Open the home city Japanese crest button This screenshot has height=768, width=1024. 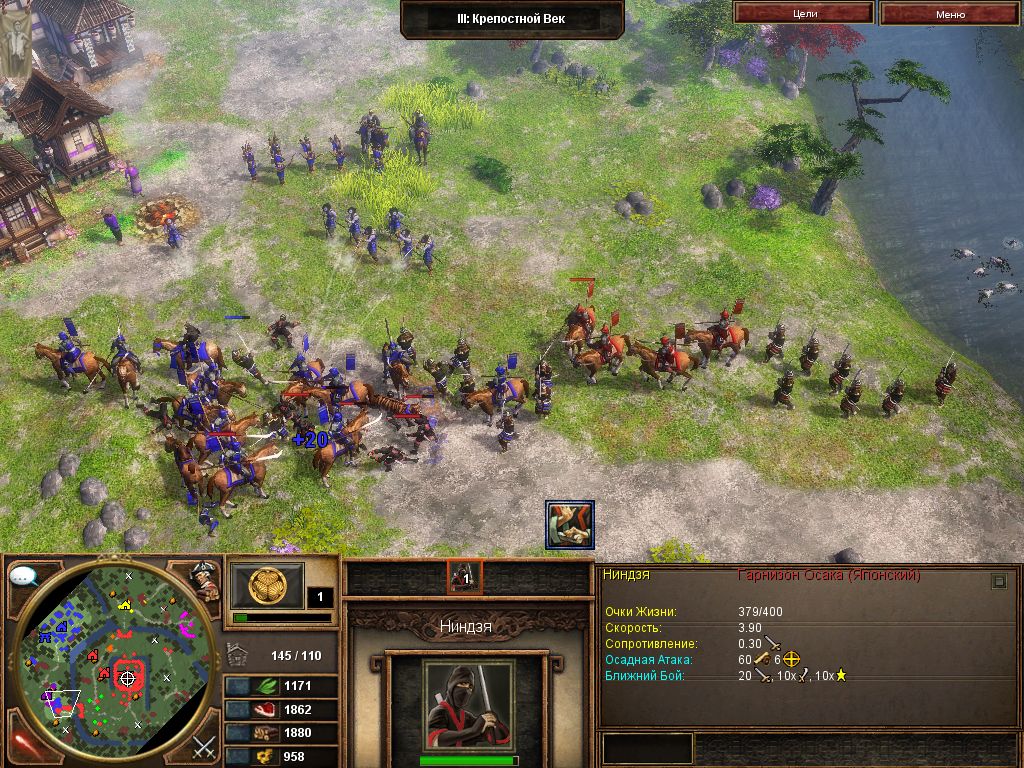[267, 583]
